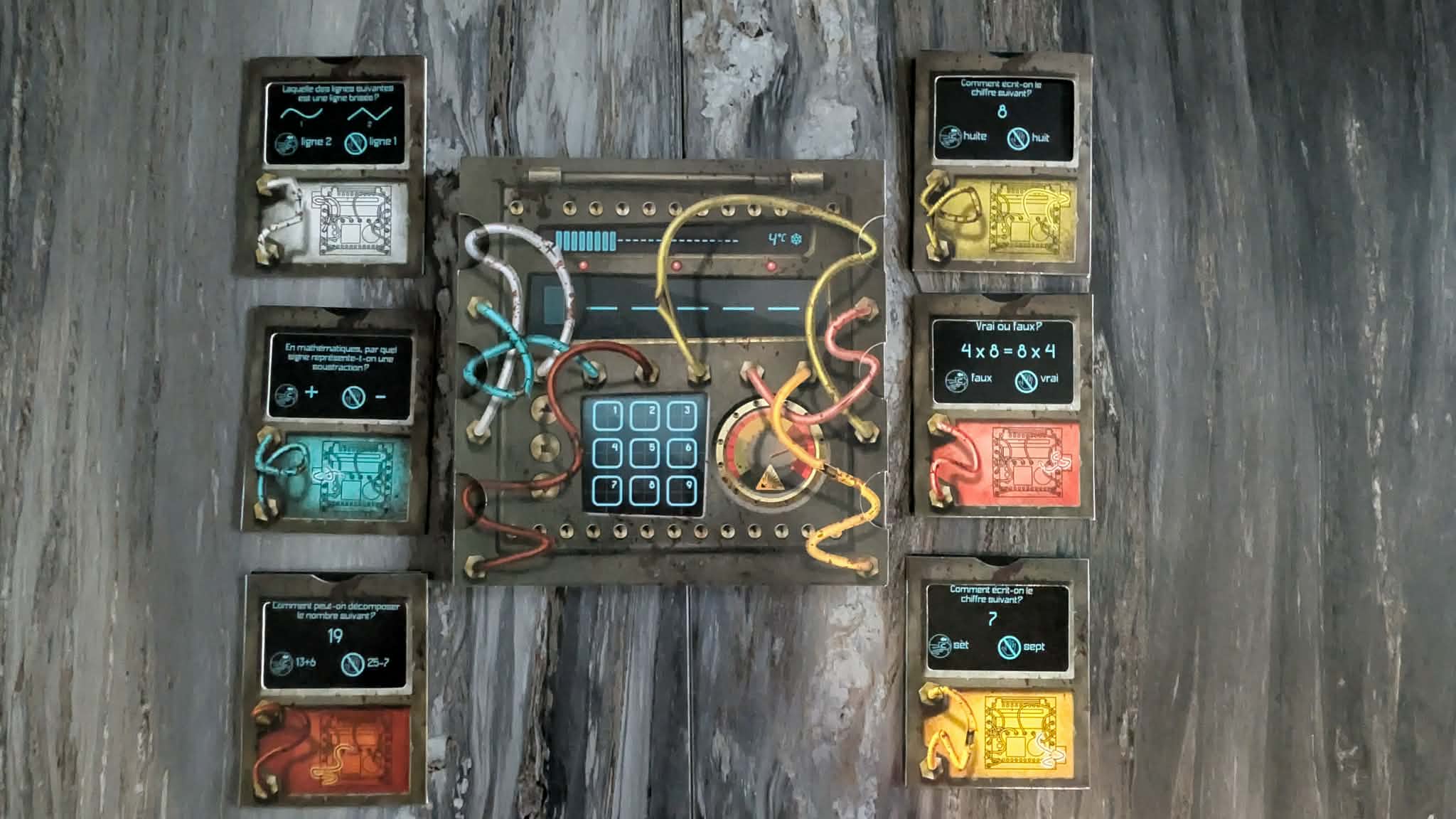Screen dimensions: 1456x819
Task: Select the minus sign answer
Action: (x=367, y=395)
